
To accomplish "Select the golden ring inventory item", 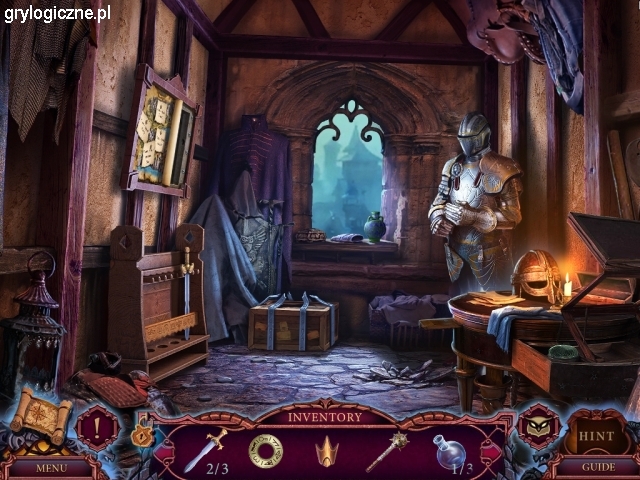I will [x=265, y=451].
